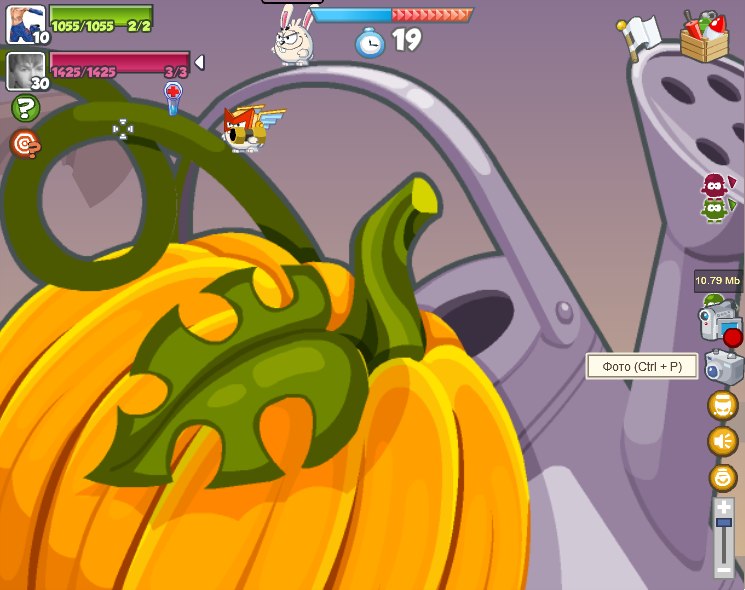Viewport: 745px width, 590px height.
Task: Open the weapon crate inventory
Action: pyautogui.click(x=705, y=36)
